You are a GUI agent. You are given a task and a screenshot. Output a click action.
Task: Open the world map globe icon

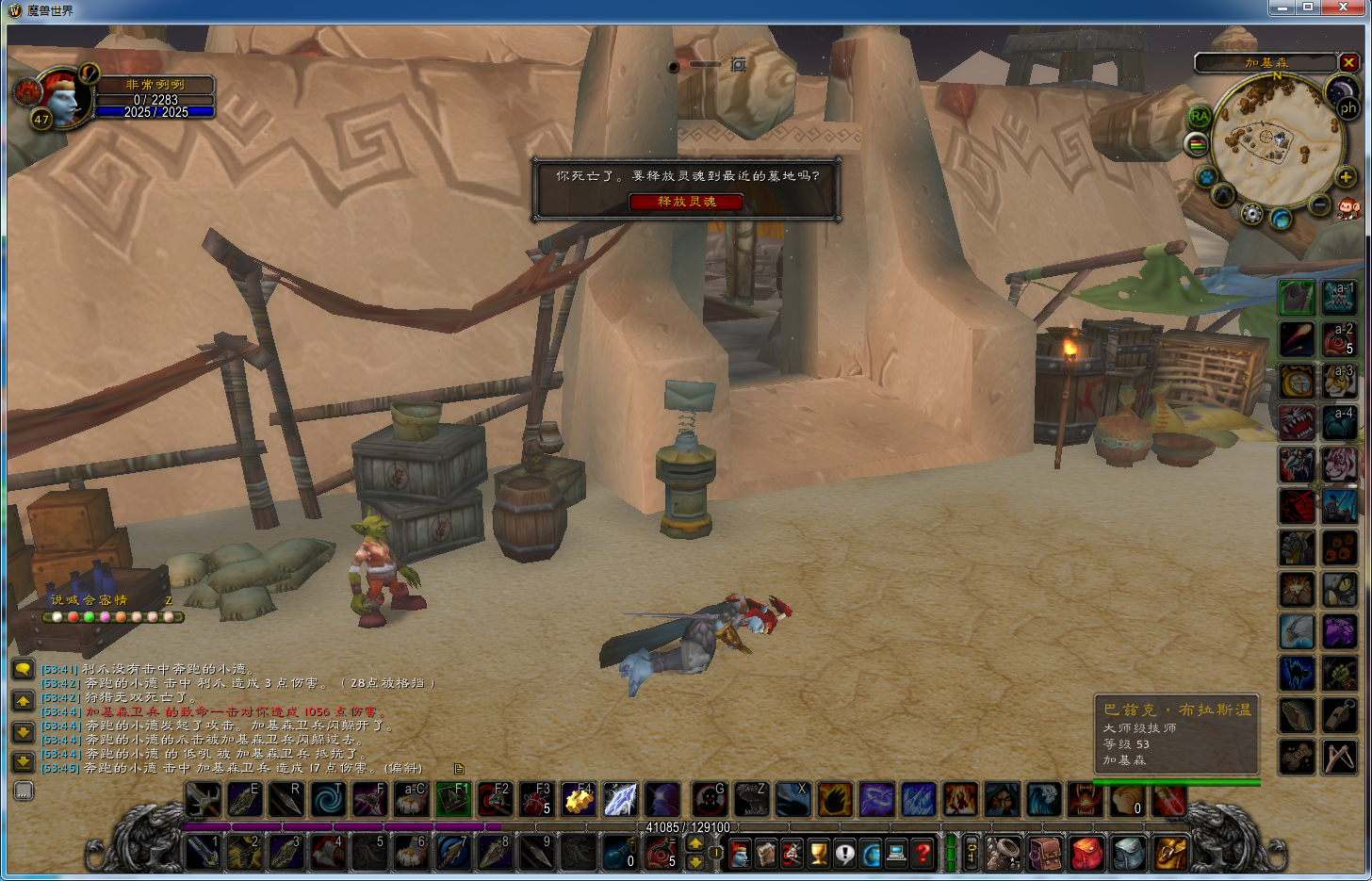pyautogui.click(x=871, y=853)
